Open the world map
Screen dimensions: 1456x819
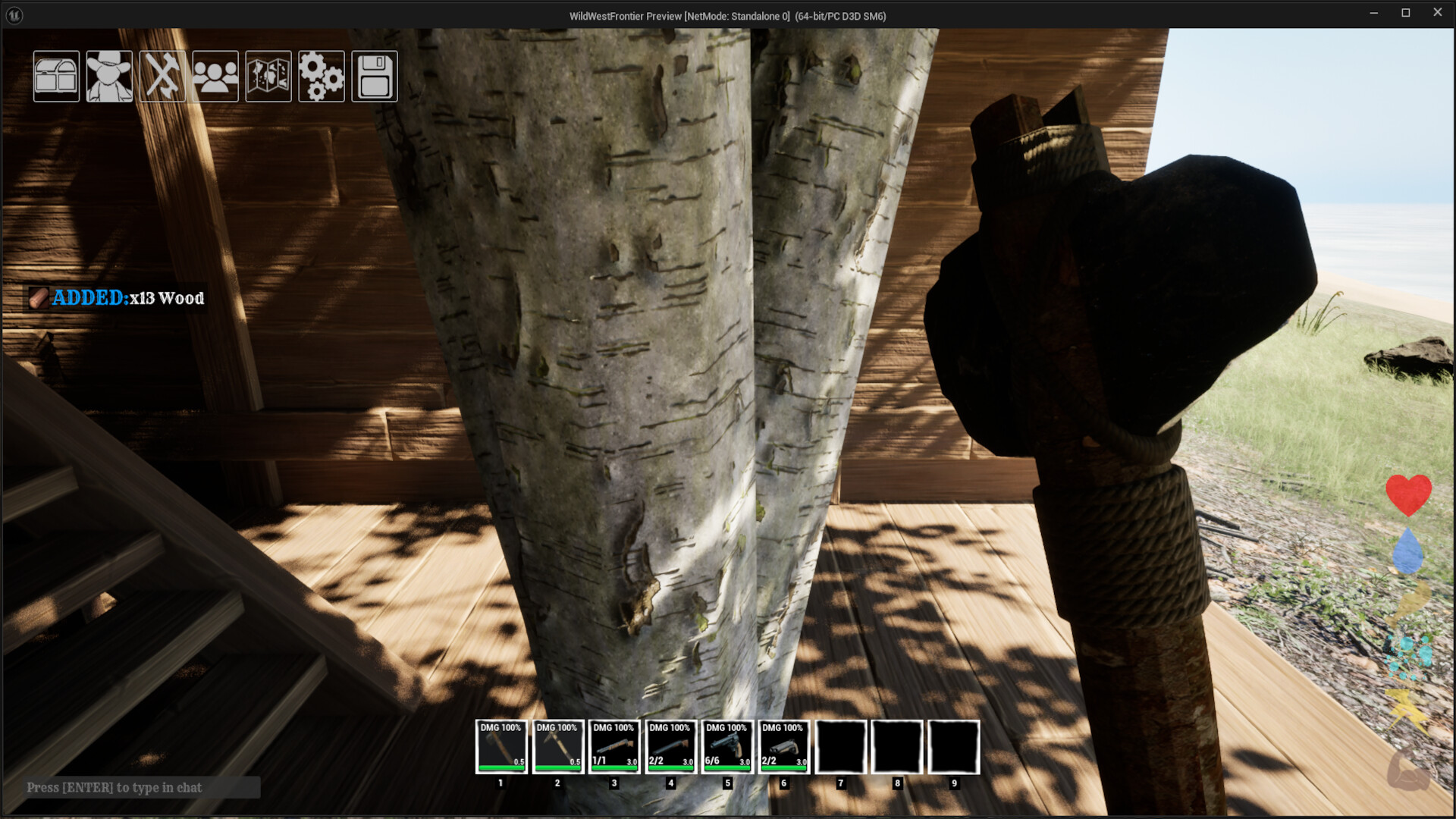pyautogui.click(x=268, y=76)
